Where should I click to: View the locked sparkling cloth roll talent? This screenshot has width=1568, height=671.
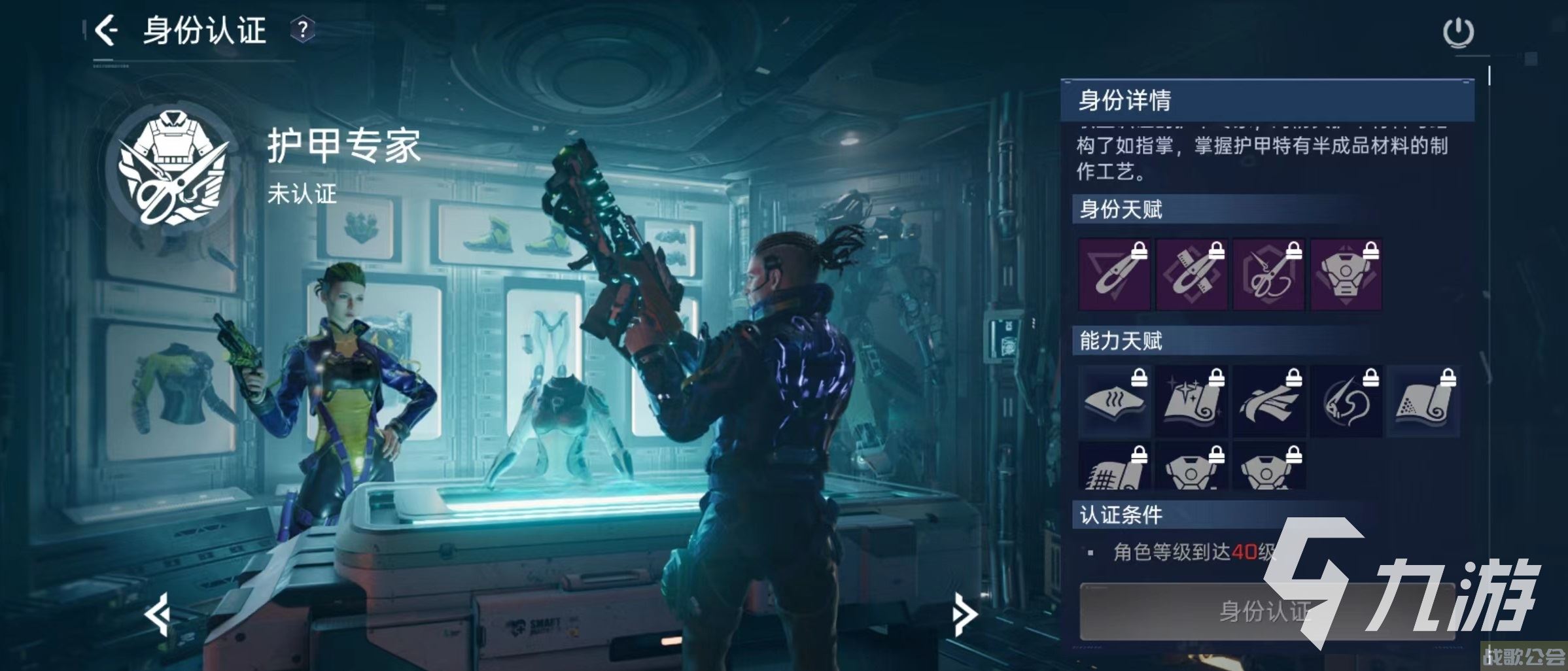pos(1191,401)
